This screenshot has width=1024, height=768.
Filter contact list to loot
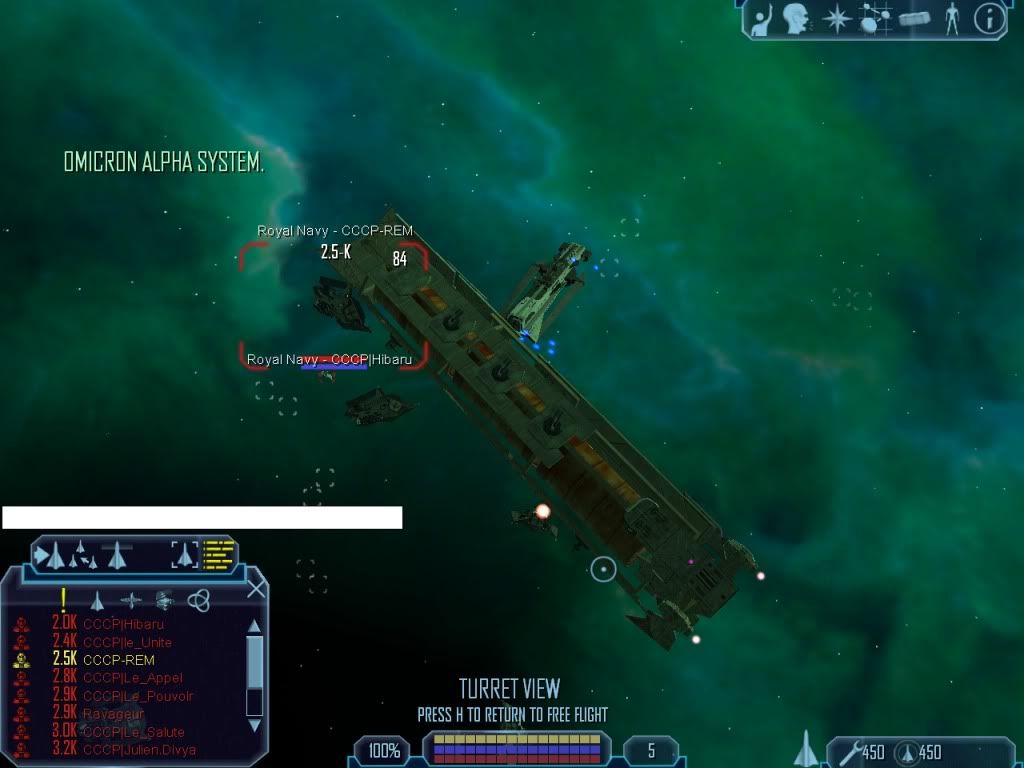[x=165, y=600]
